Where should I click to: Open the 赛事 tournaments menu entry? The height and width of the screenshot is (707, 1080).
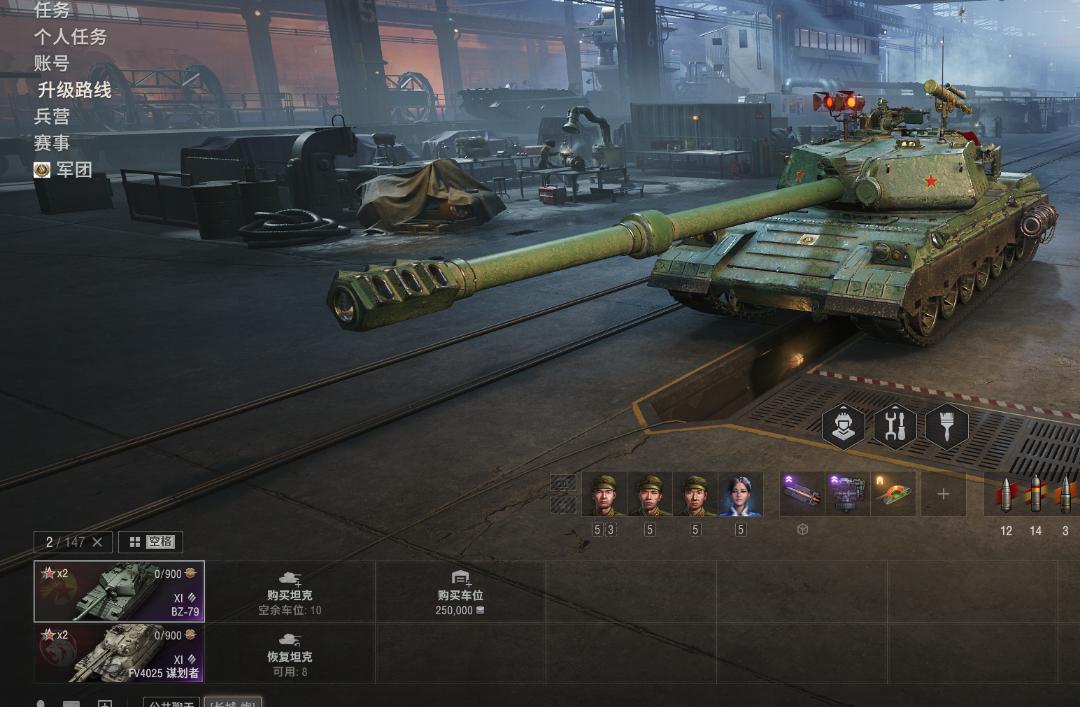click(x=52, y=143)
